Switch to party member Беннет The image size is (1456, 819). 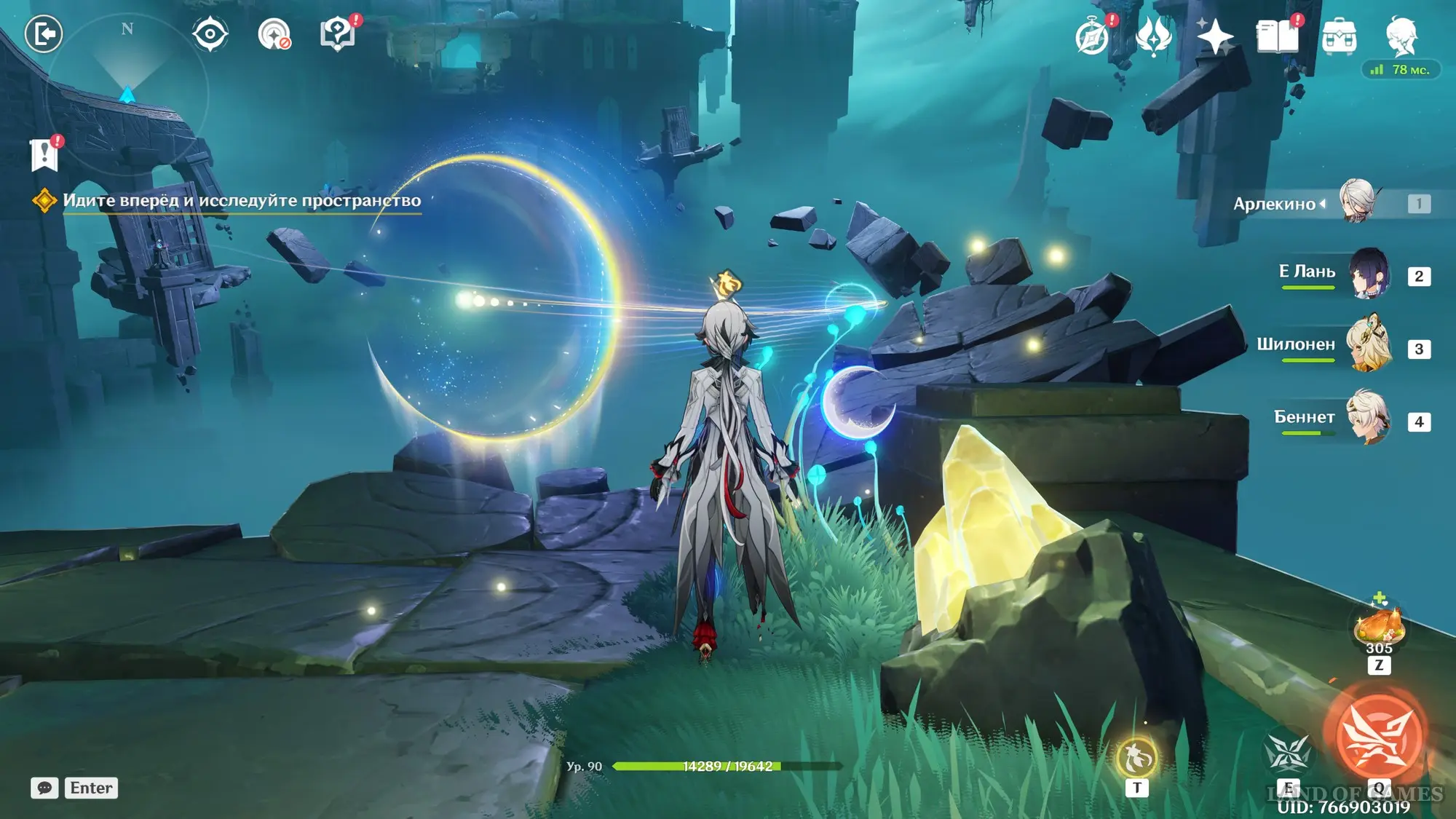click(1369, 418)
